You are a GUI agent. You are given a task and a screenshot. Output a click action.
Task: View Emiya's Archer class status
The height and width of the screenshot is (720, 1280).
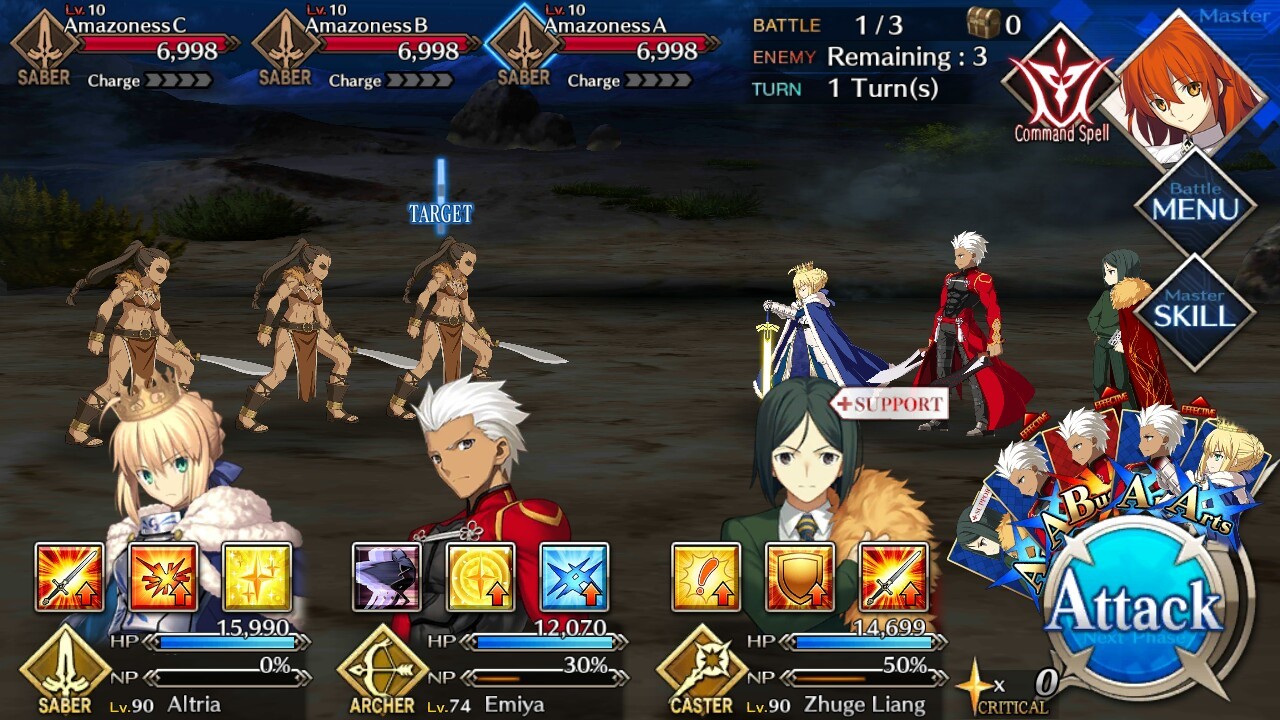coord(382,670)
